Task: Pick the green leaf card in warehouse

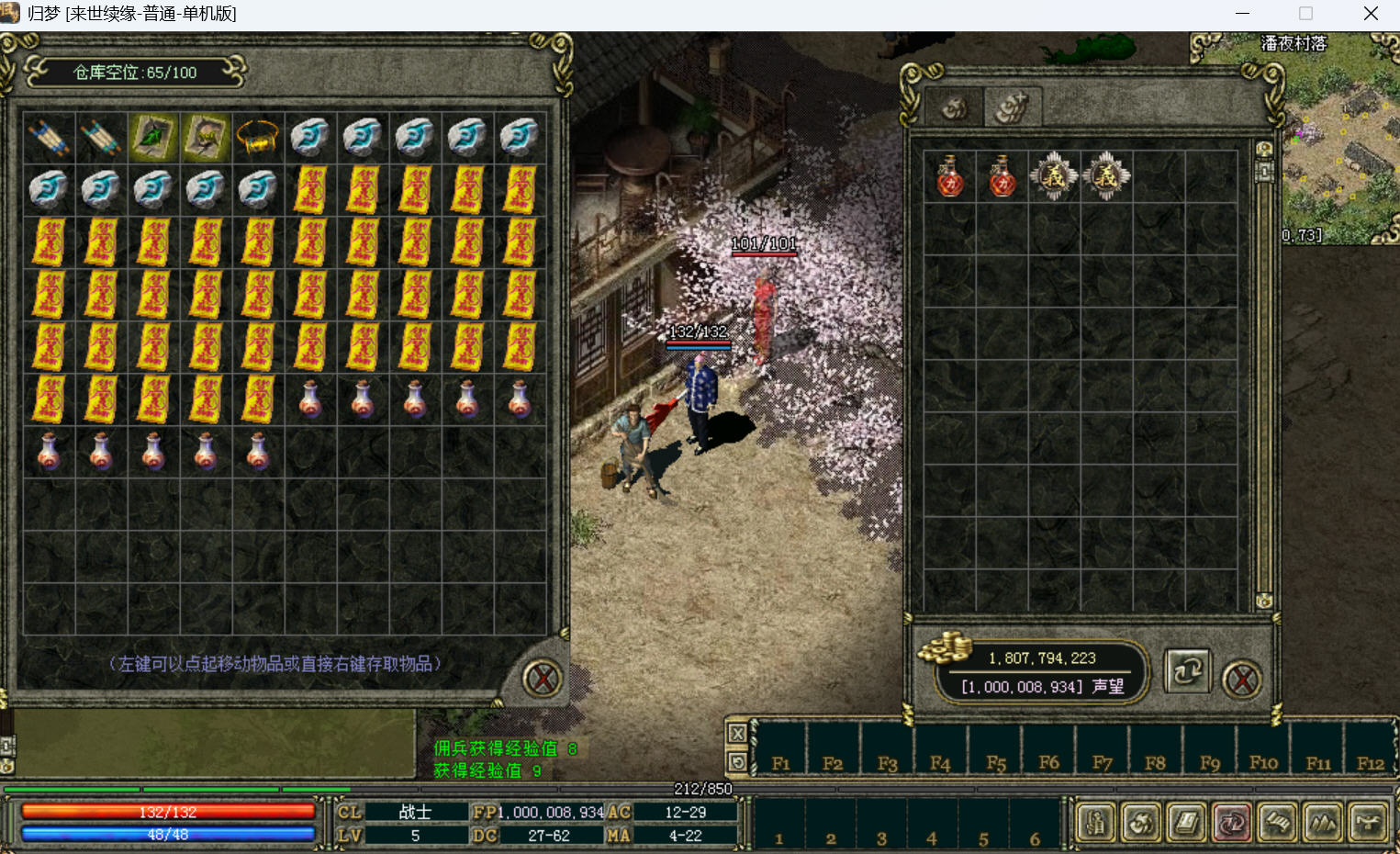Action: [x=153, y=138]
